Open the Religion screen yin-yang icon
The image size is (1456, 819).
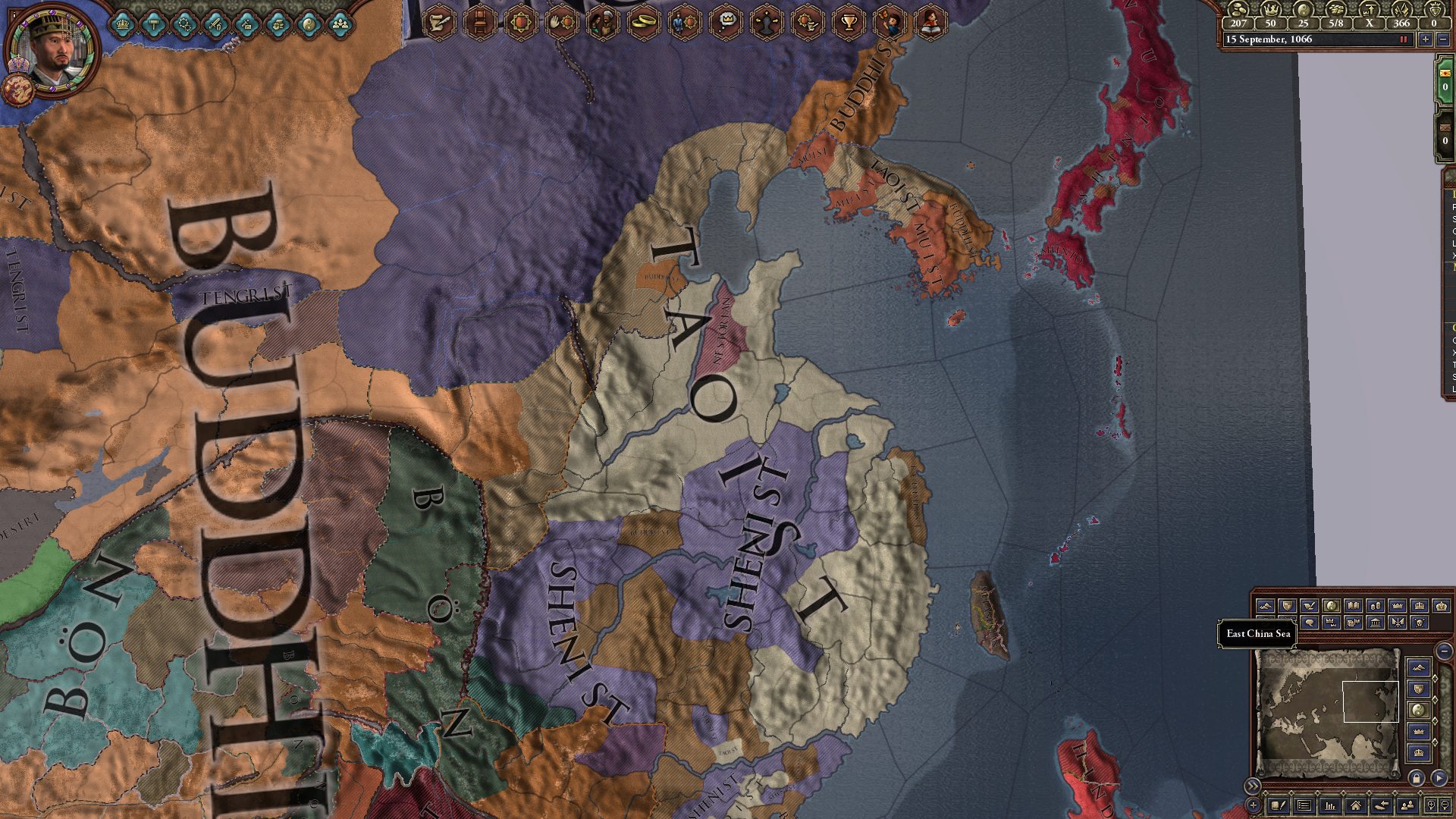click(x=309, y=25)
